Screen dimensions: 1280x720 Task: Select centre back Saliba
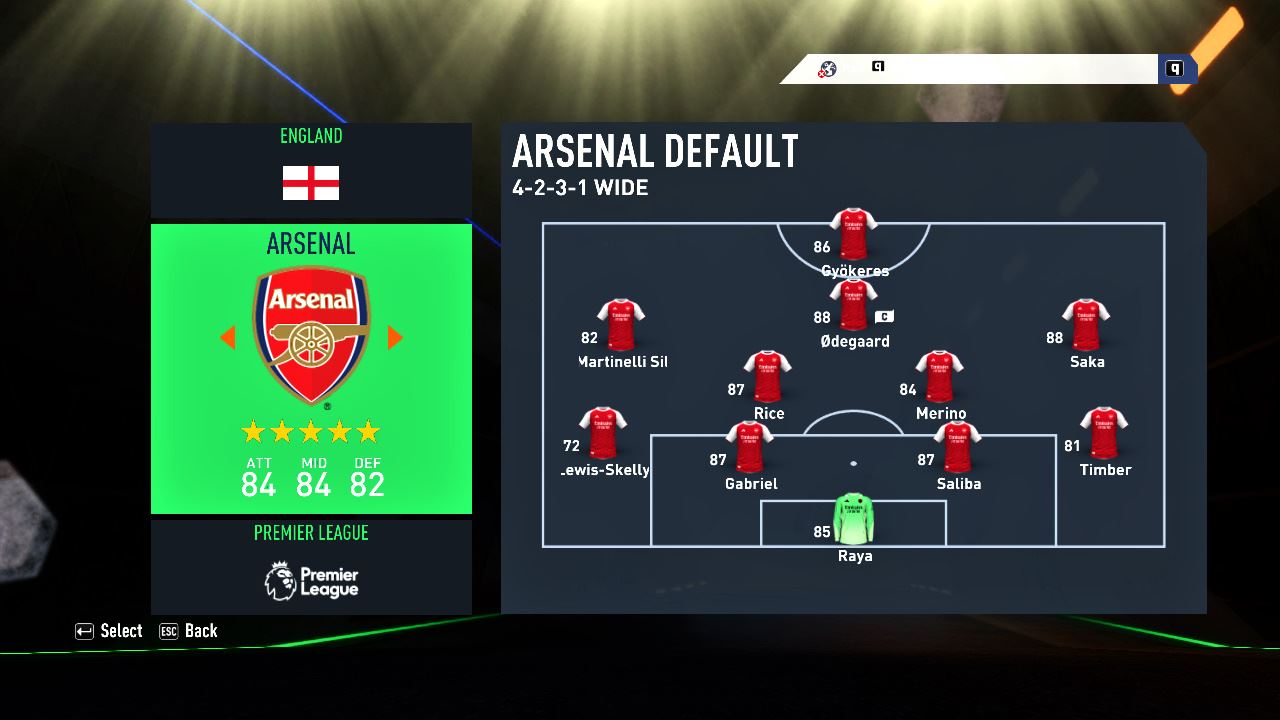tap(957, 448)
